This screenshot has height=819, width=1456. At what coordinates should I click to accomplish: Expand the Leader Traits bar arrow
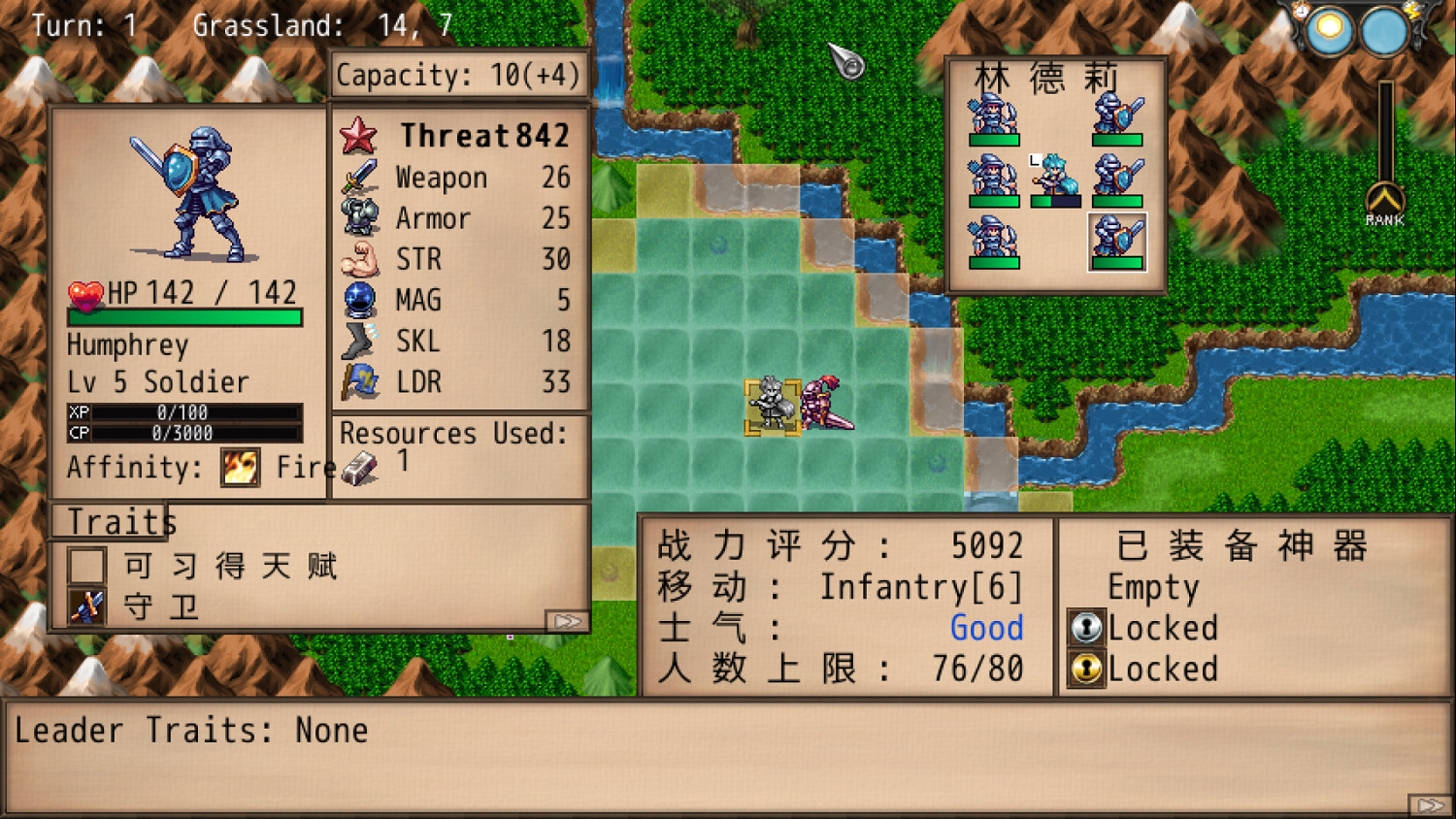[x=1432, y=802]
